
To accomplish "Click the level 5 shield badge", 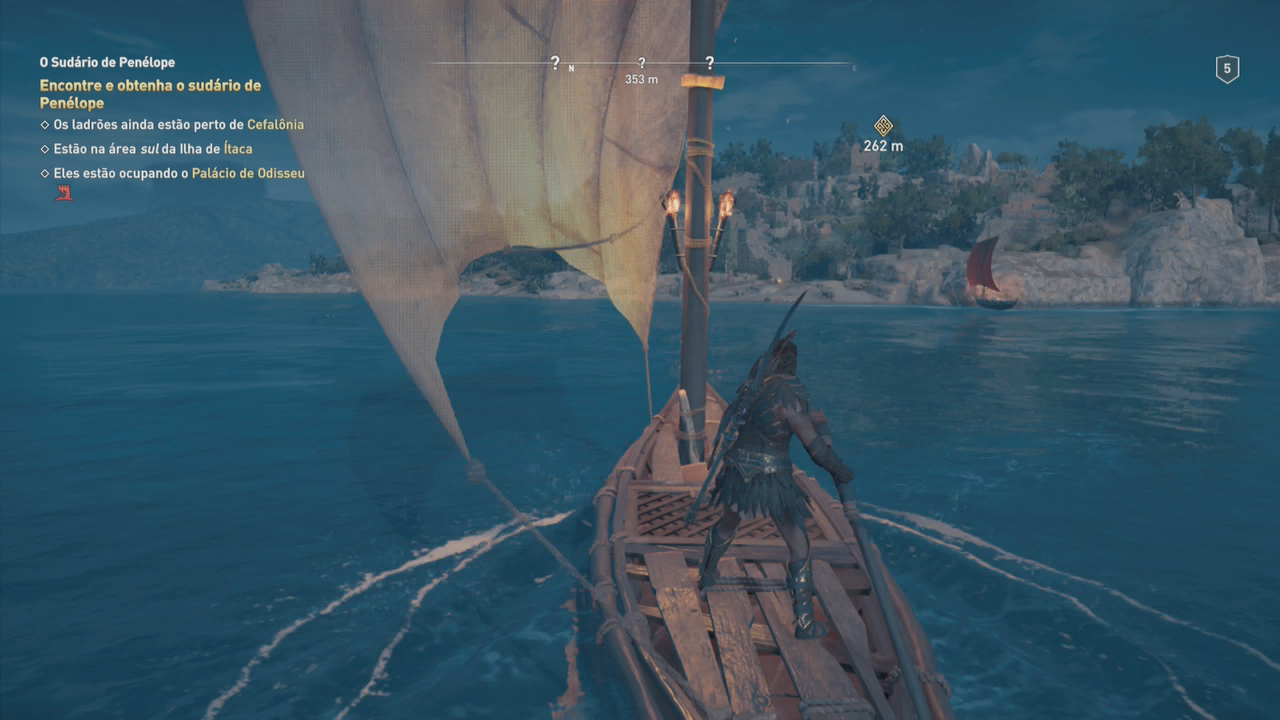I will [1227, 69].
